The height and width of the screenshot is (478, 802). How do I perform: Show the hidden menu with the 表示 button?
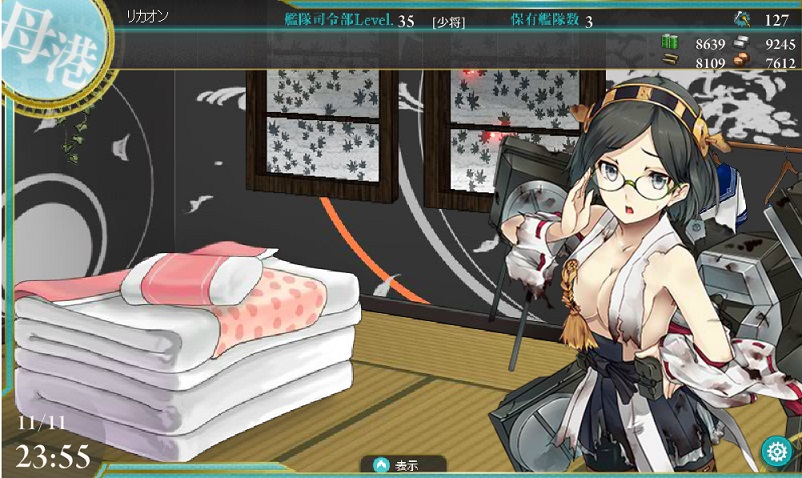396,465
